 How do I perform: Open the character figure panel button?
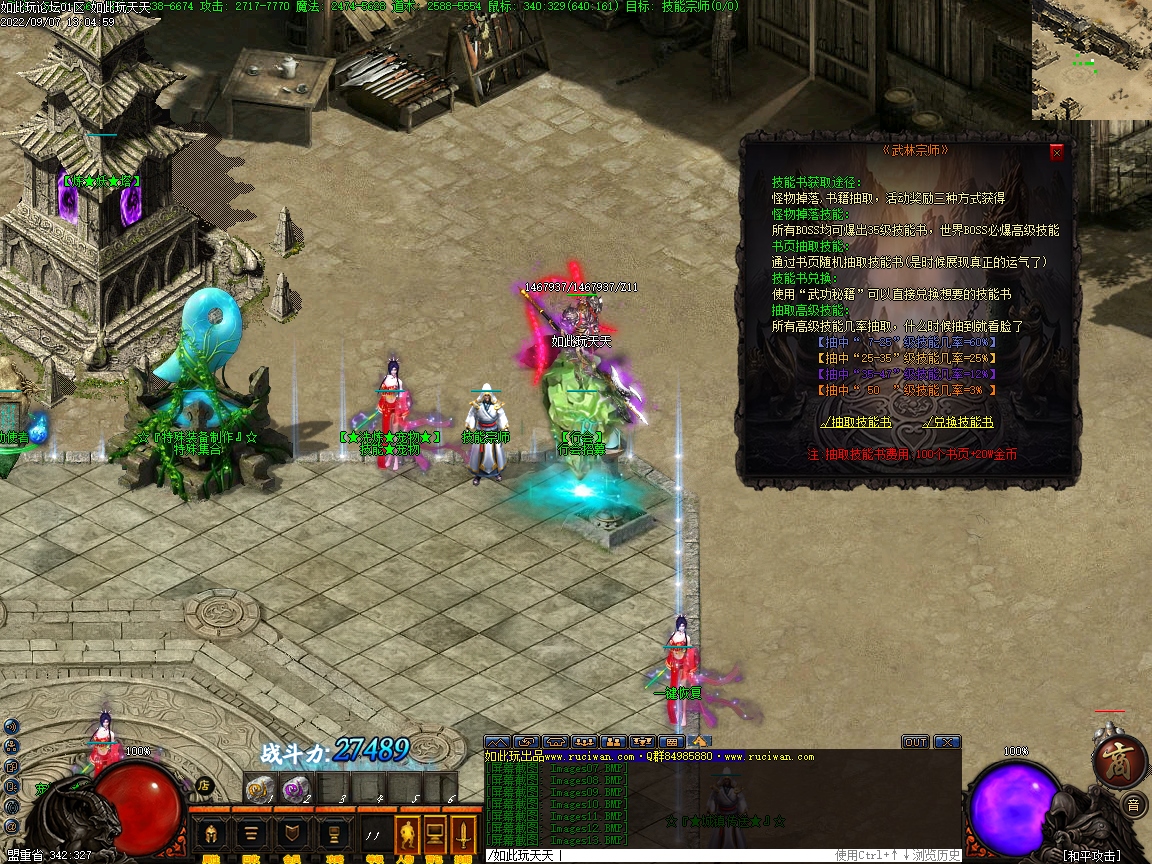point(407,834)
